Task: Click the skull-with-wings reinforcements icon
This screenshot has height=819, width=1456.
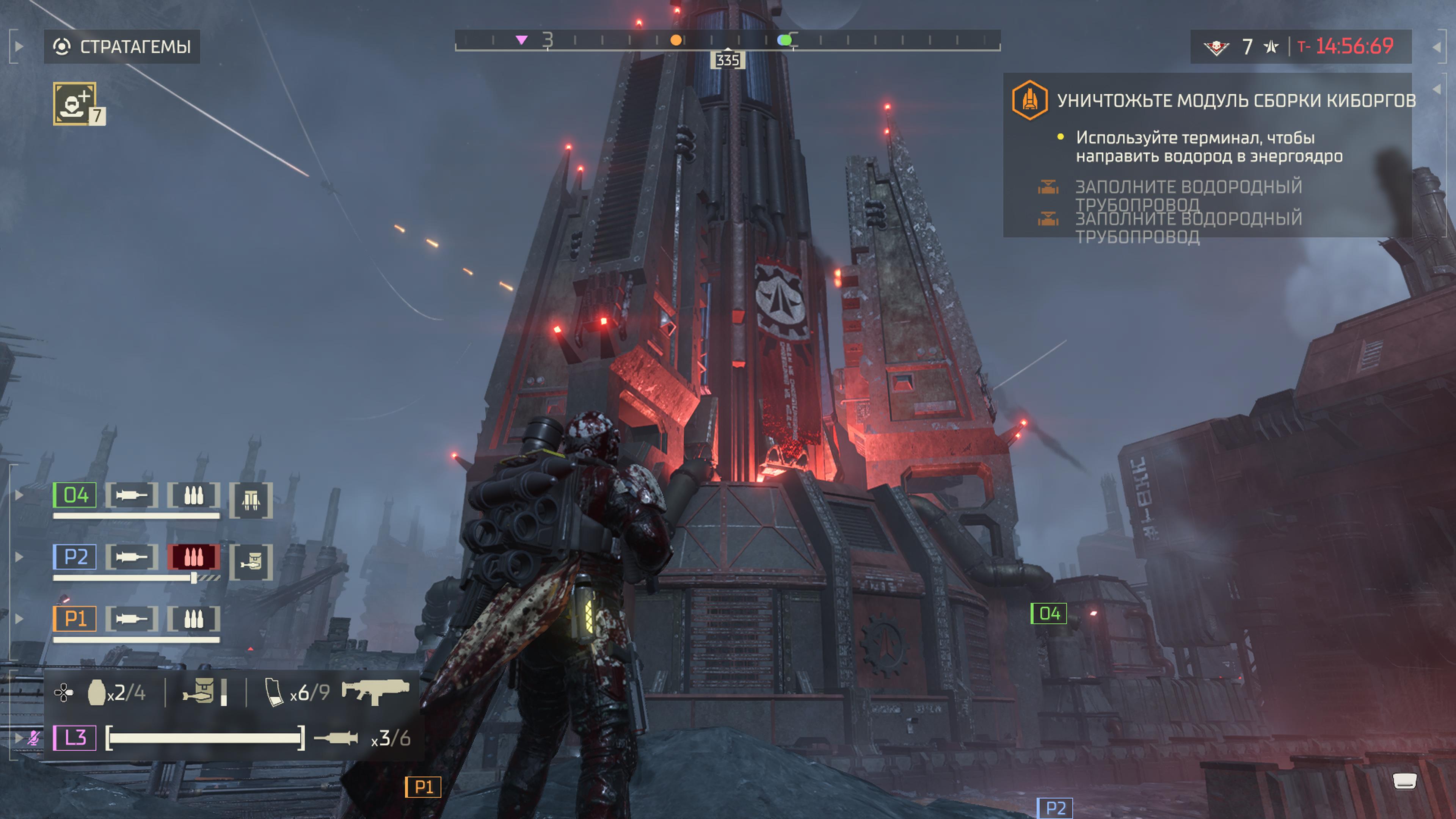Action: (1216, 47)
